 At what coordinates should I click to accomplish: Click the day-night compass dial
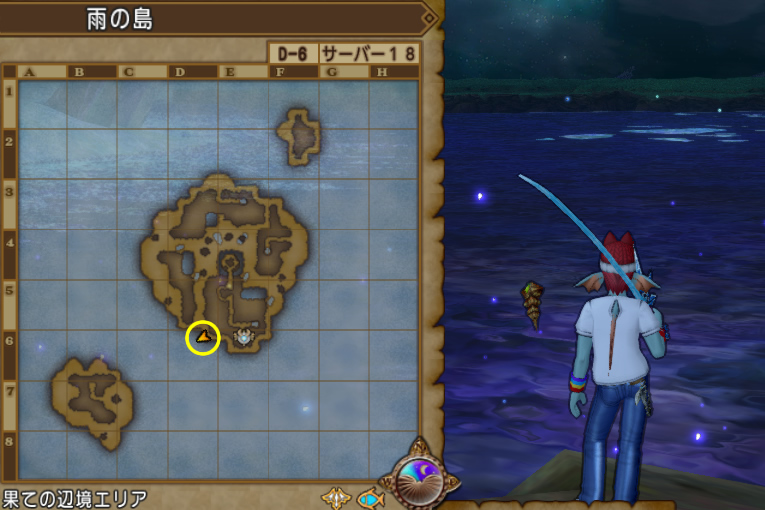coord(418,478)
